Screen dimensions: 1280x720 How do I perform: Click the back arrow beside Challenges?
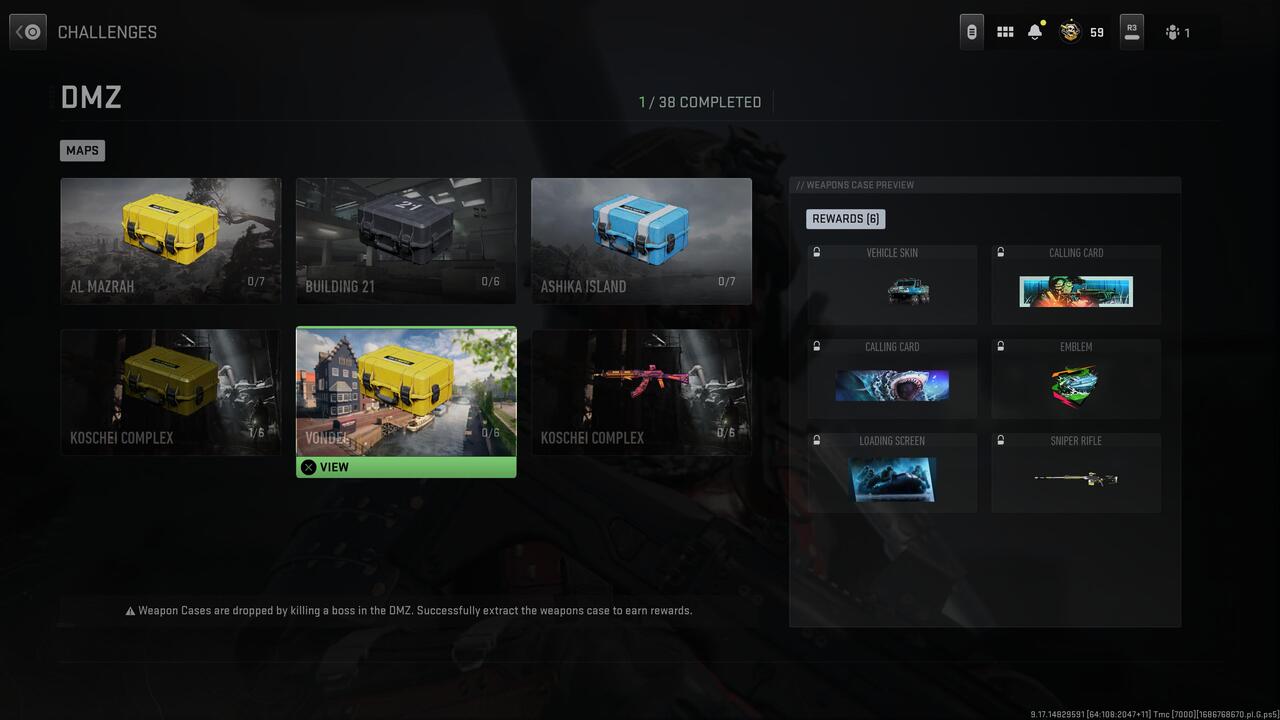(x=27, y=31)
